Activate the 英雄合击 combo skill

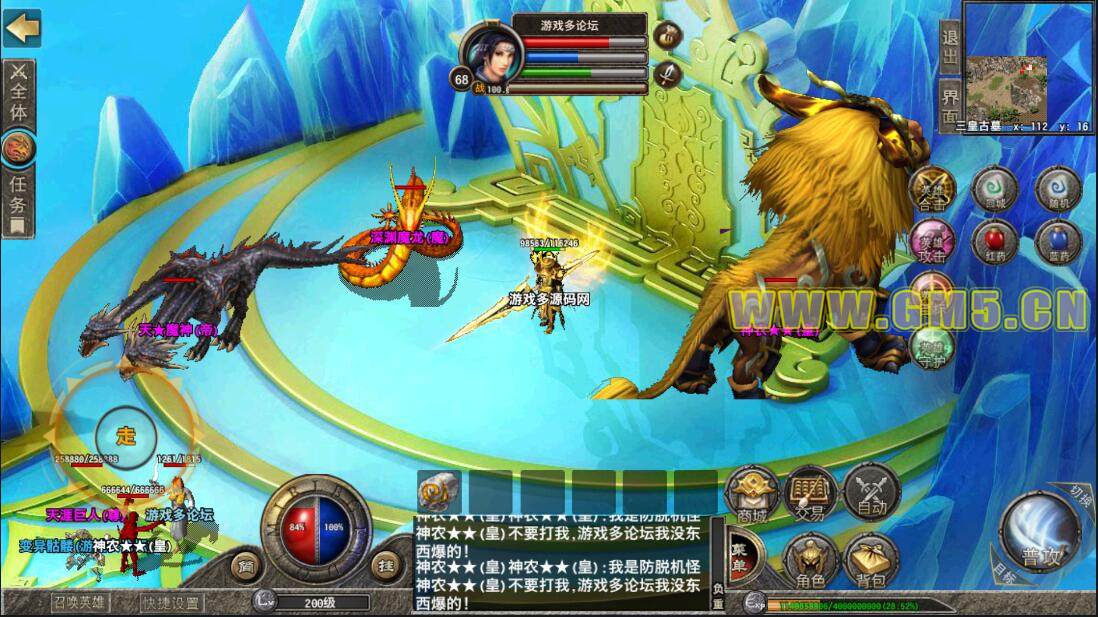932,190
